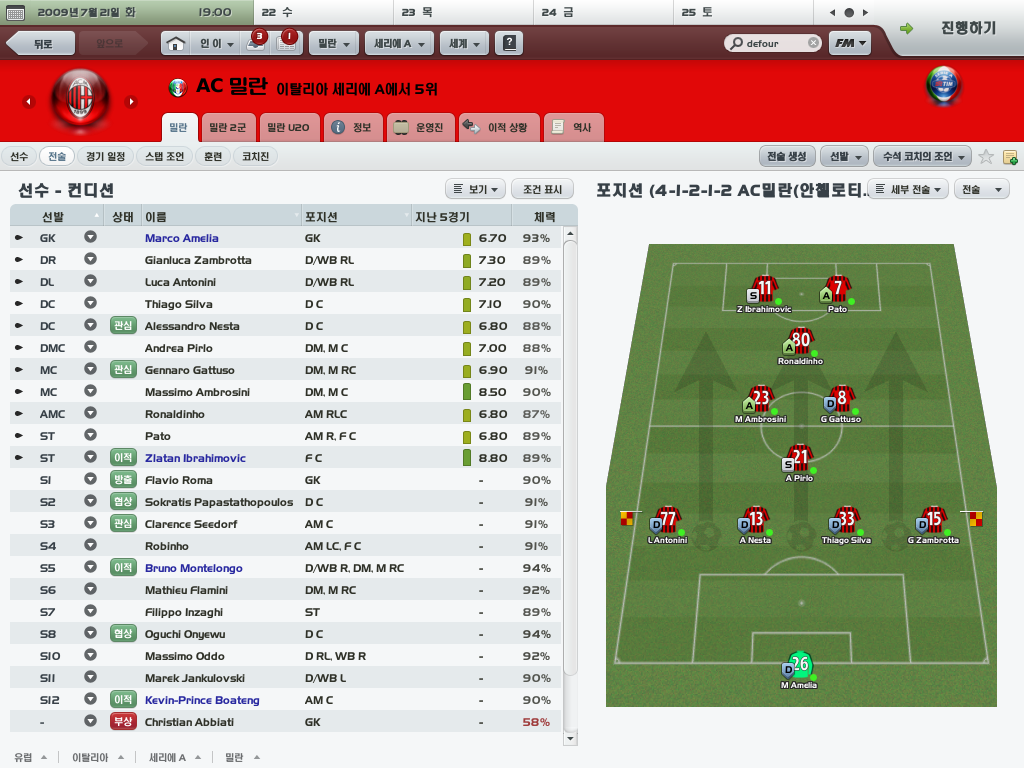1024x768 pixels.
Task: Select Ronaldinho's number 80 shirt on the pitch
Action: coord(800,342)
